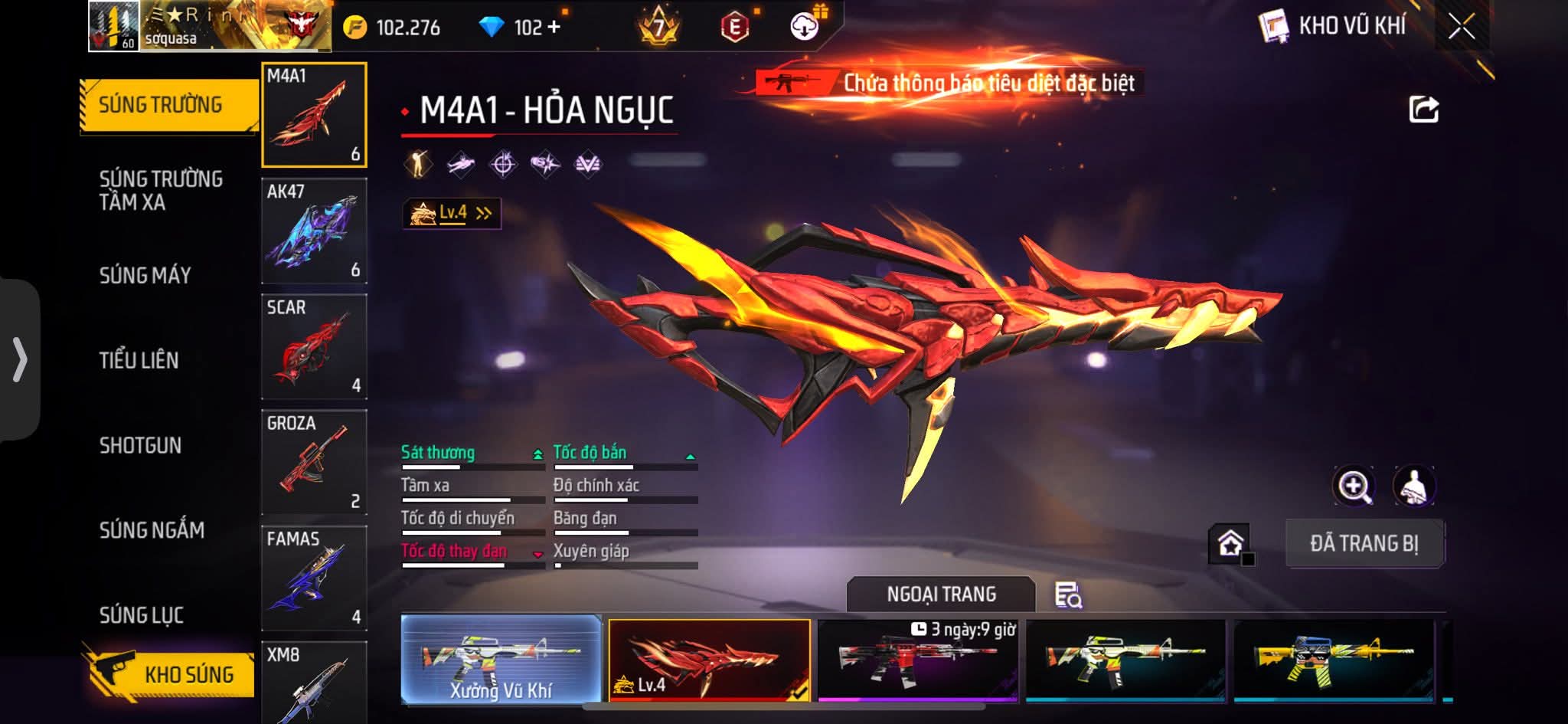Pick the FAMAS weapon tile
Image resolution: width=1568 pixels, height=724 pixels.
point(314,578)
